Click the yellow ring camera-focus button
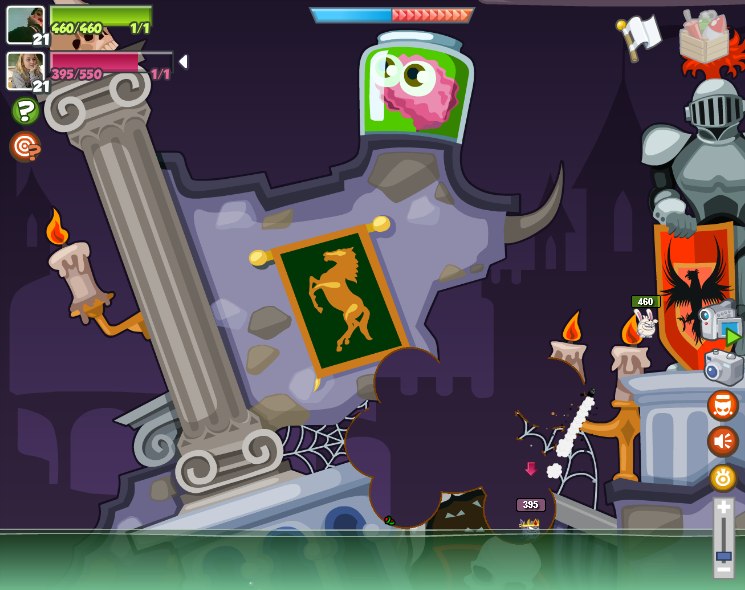 [x=723, y=477]
